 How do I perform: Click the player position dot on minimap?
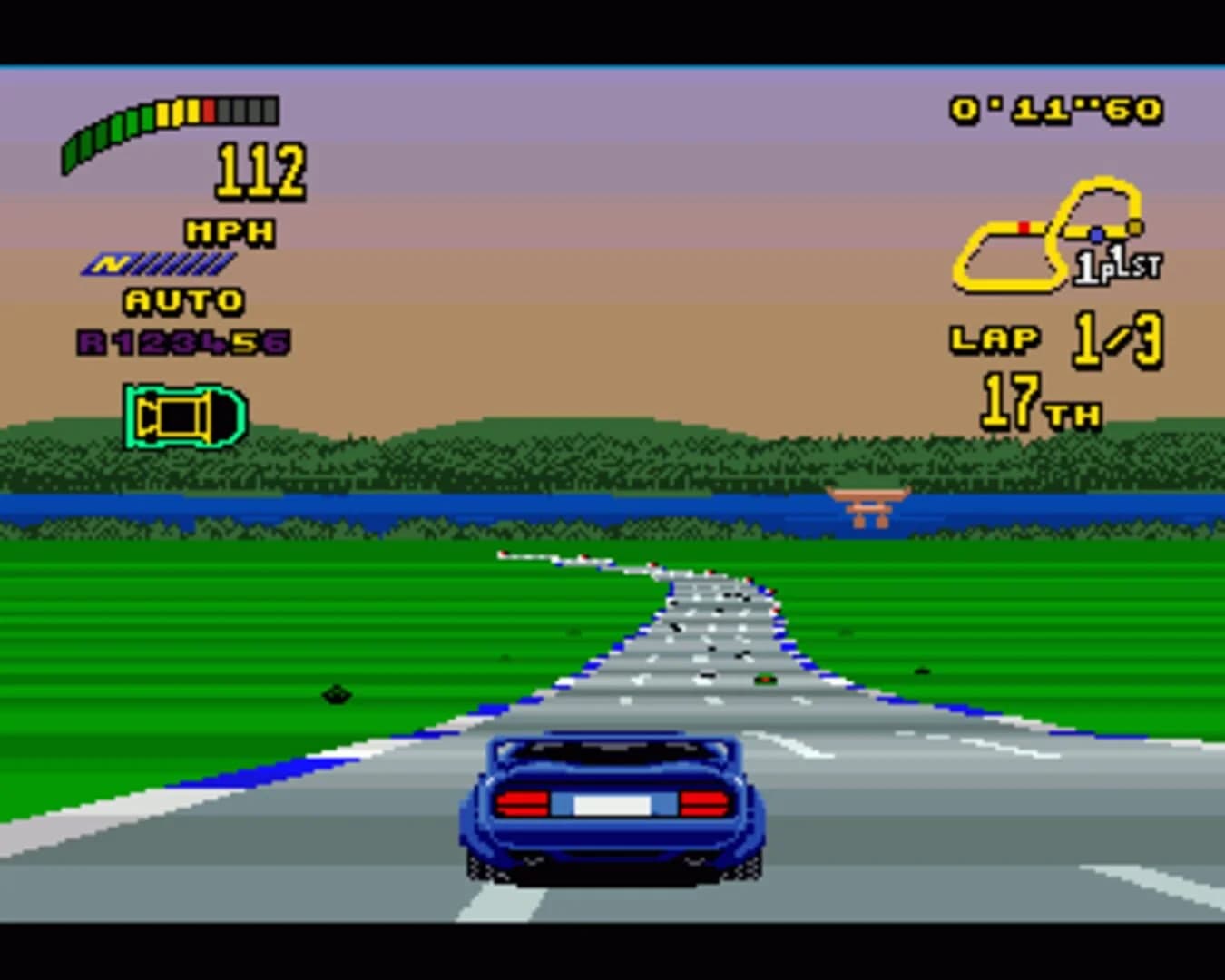tap(1099, 232)
